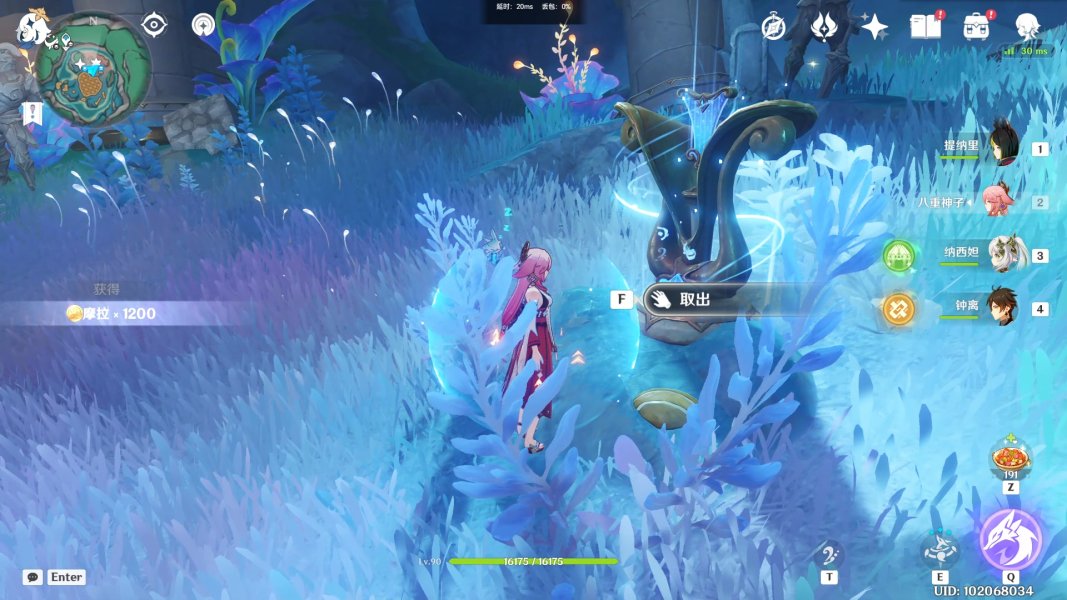
Task: Switch to party member 提纳里
Action: point(1003,148)
